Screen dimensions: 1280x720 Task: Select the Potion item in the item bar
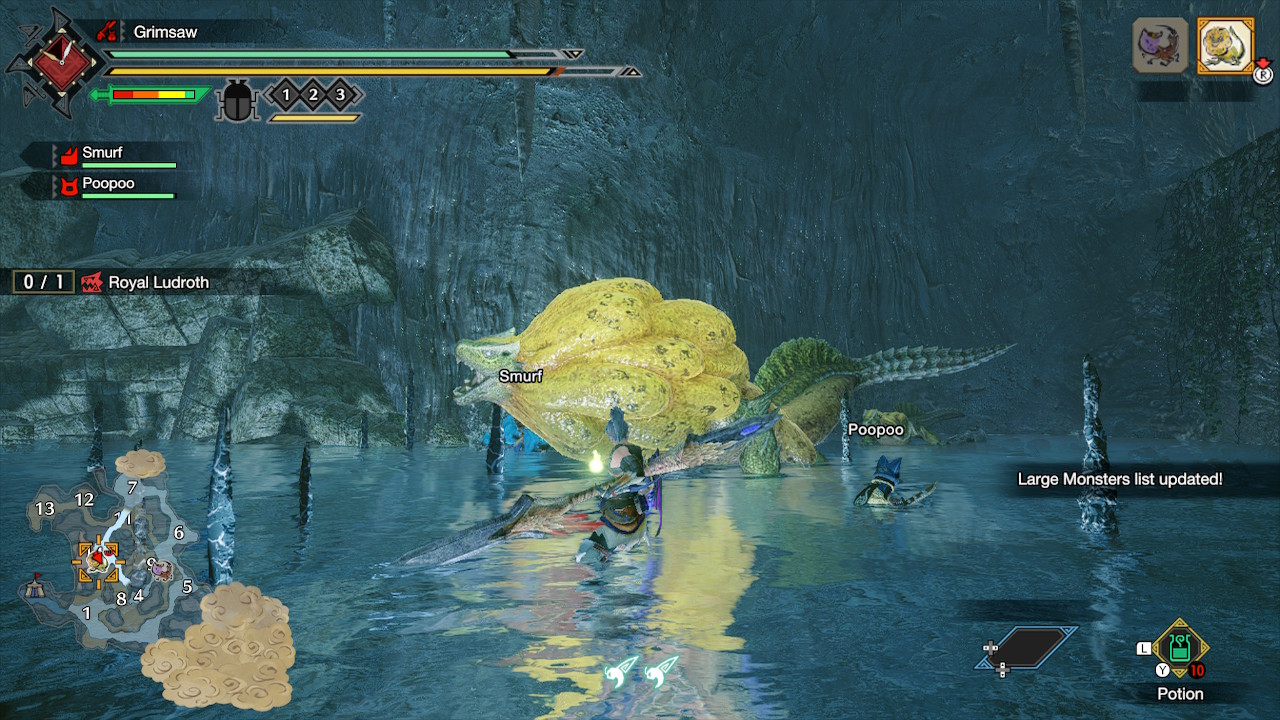click(x=1180, y=648)
